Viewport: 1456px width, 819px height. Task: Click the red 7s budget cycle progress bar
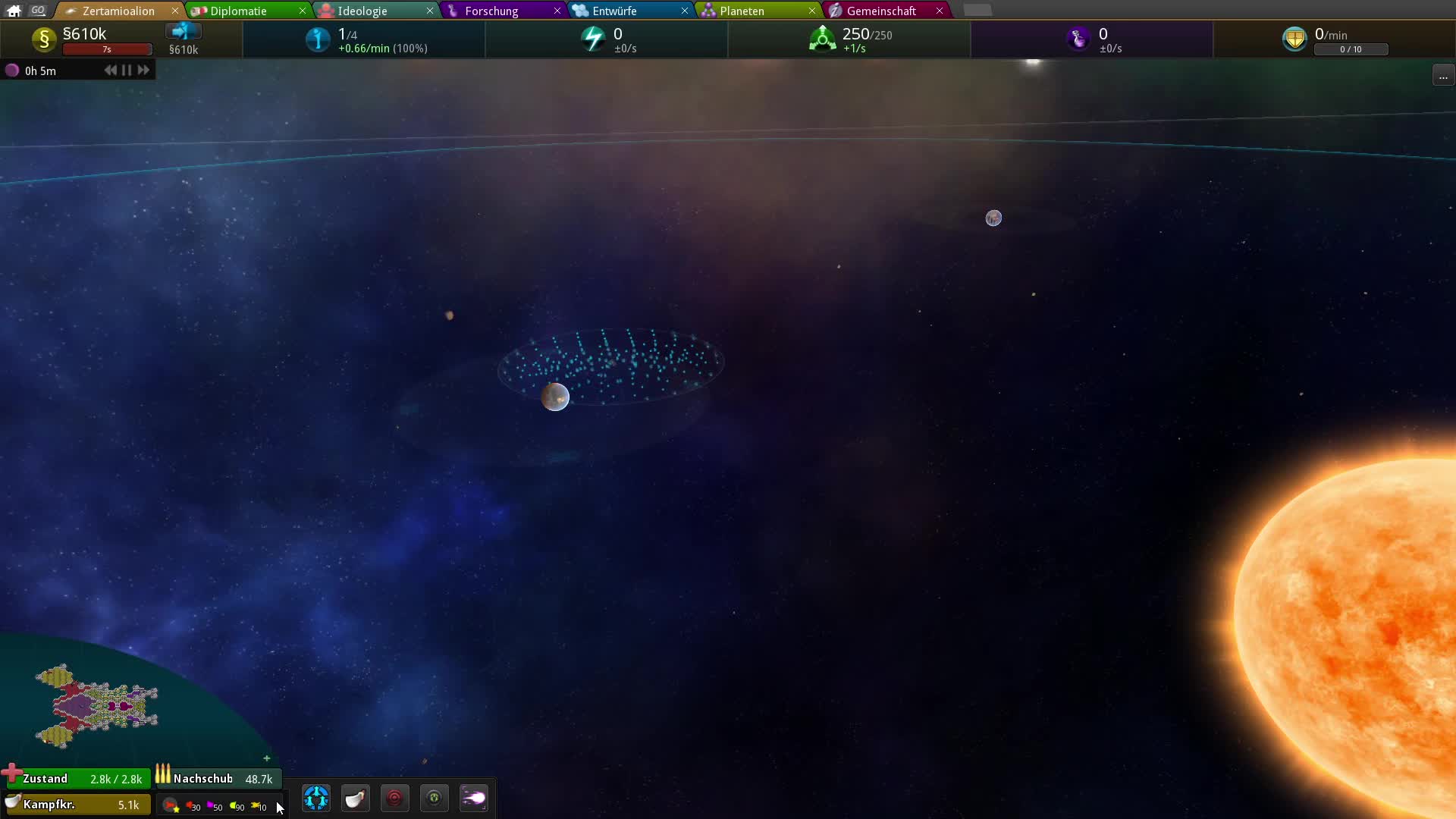107,49
